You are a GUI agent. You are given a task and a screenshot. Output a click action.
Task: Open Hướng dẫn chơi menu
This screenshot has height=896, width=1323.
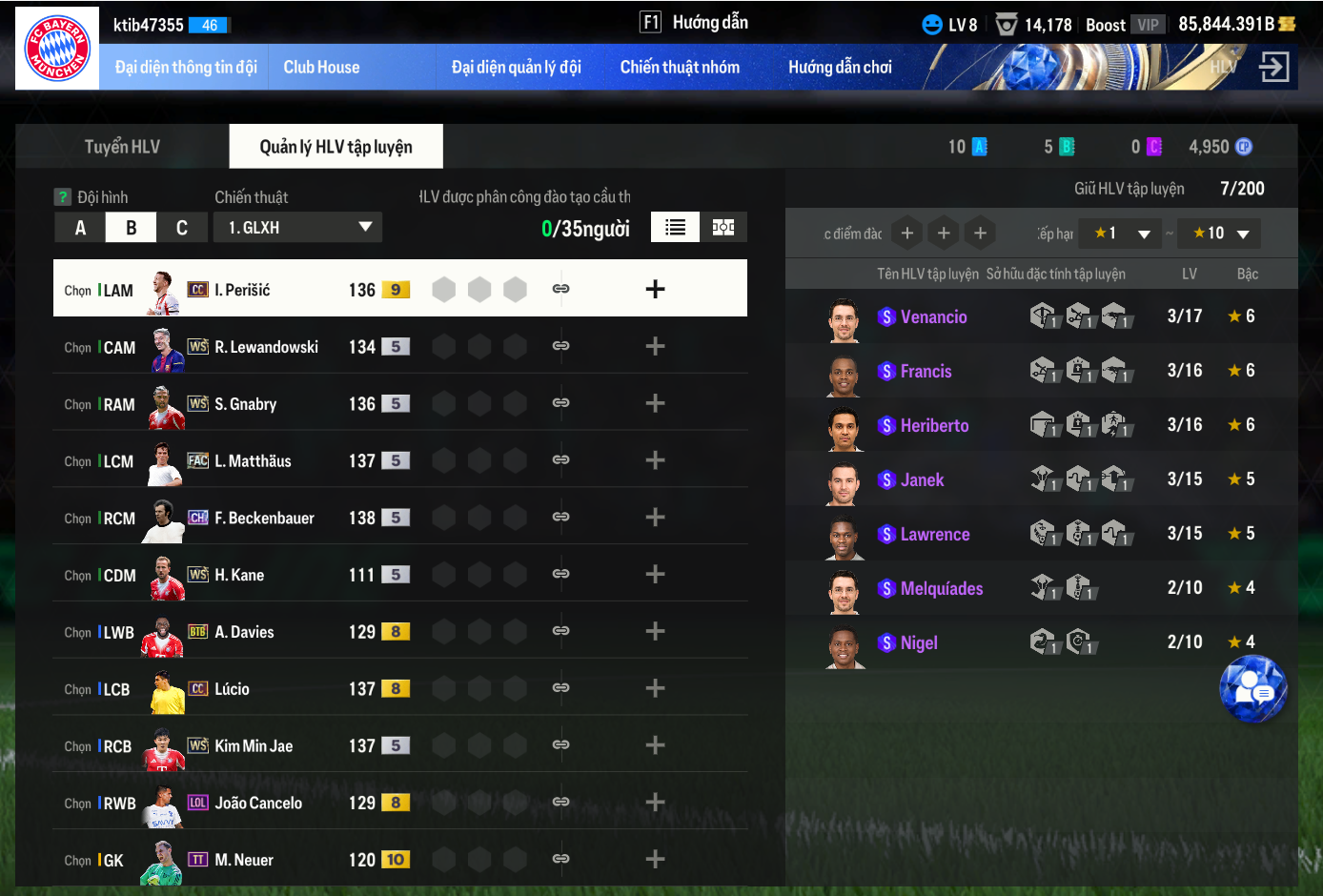pyautogui.click(x=840, y=68)
